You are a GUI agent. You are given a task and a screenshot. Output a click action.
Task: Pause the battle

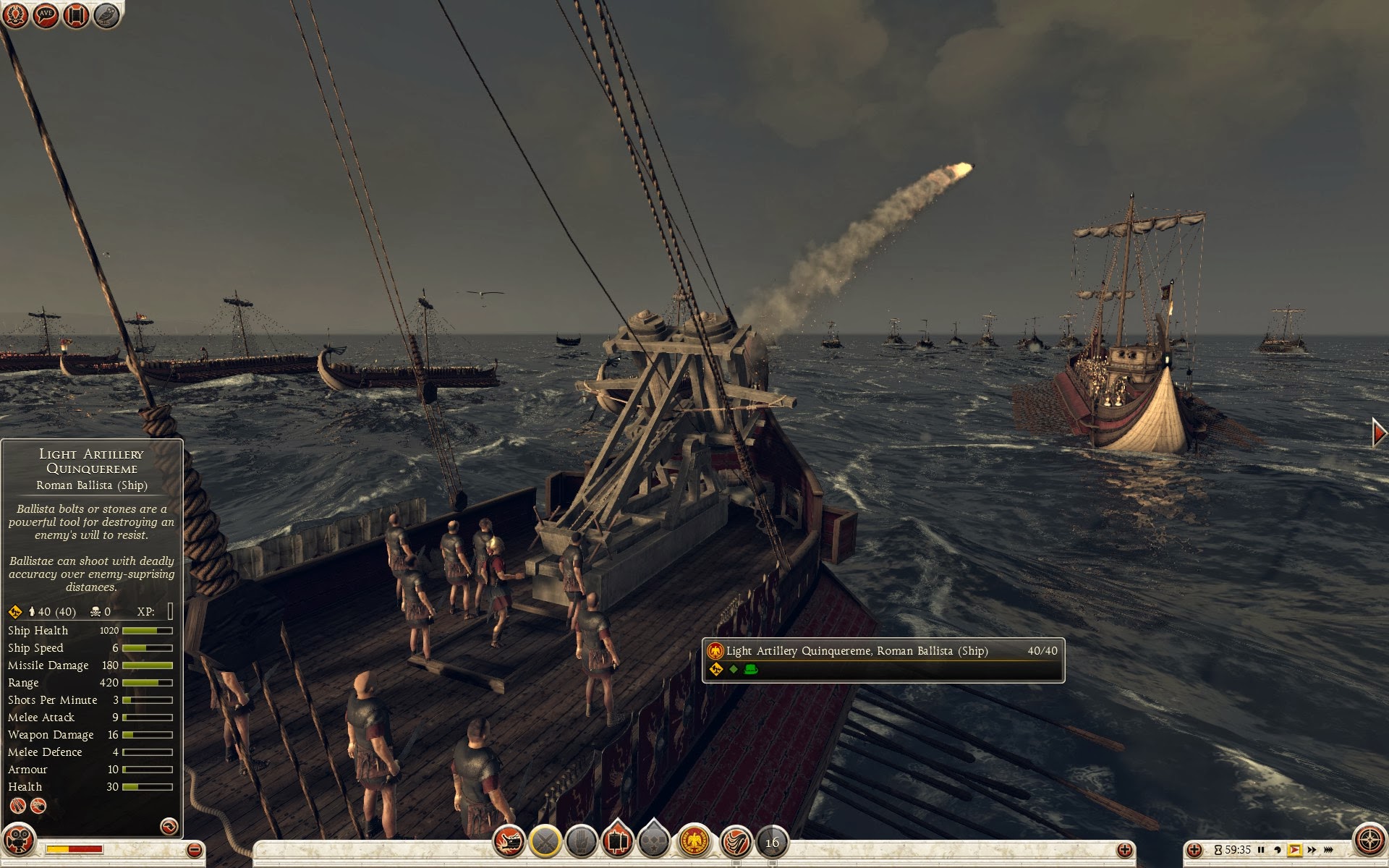pyautogui.click(x=1261, y=850)
